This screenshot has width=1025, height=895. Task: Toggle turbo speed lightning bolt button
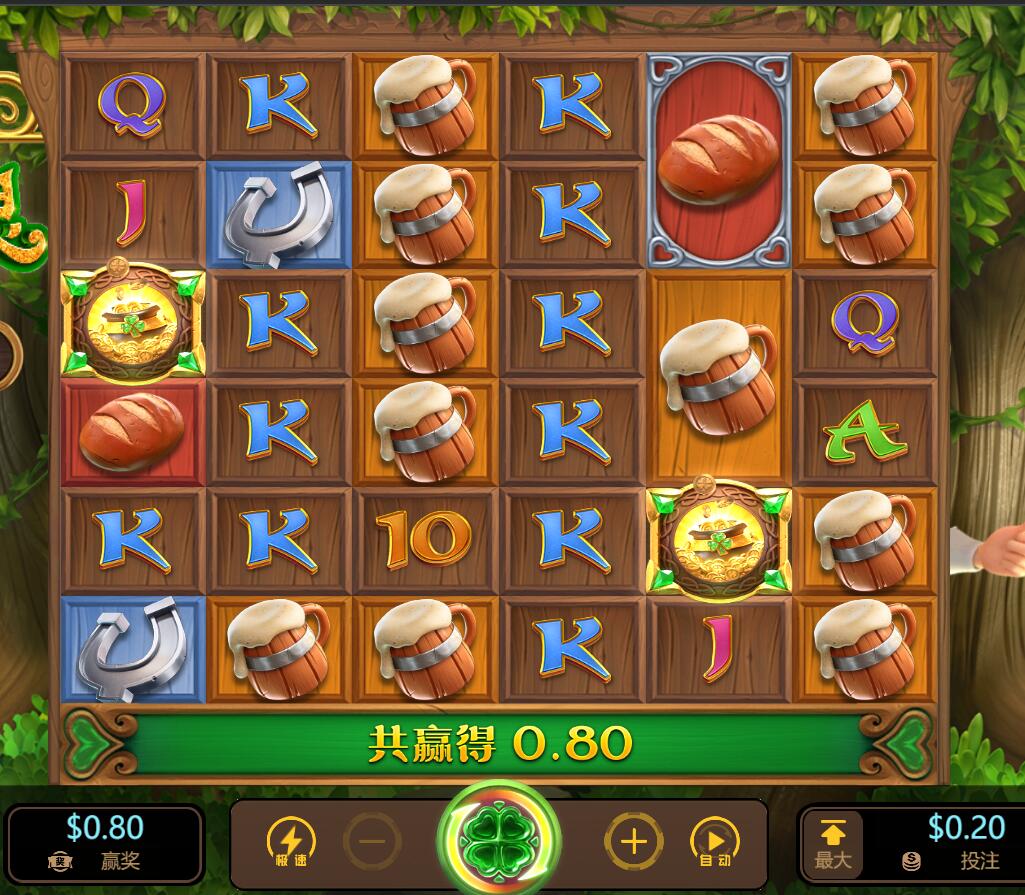pos(291,841)
